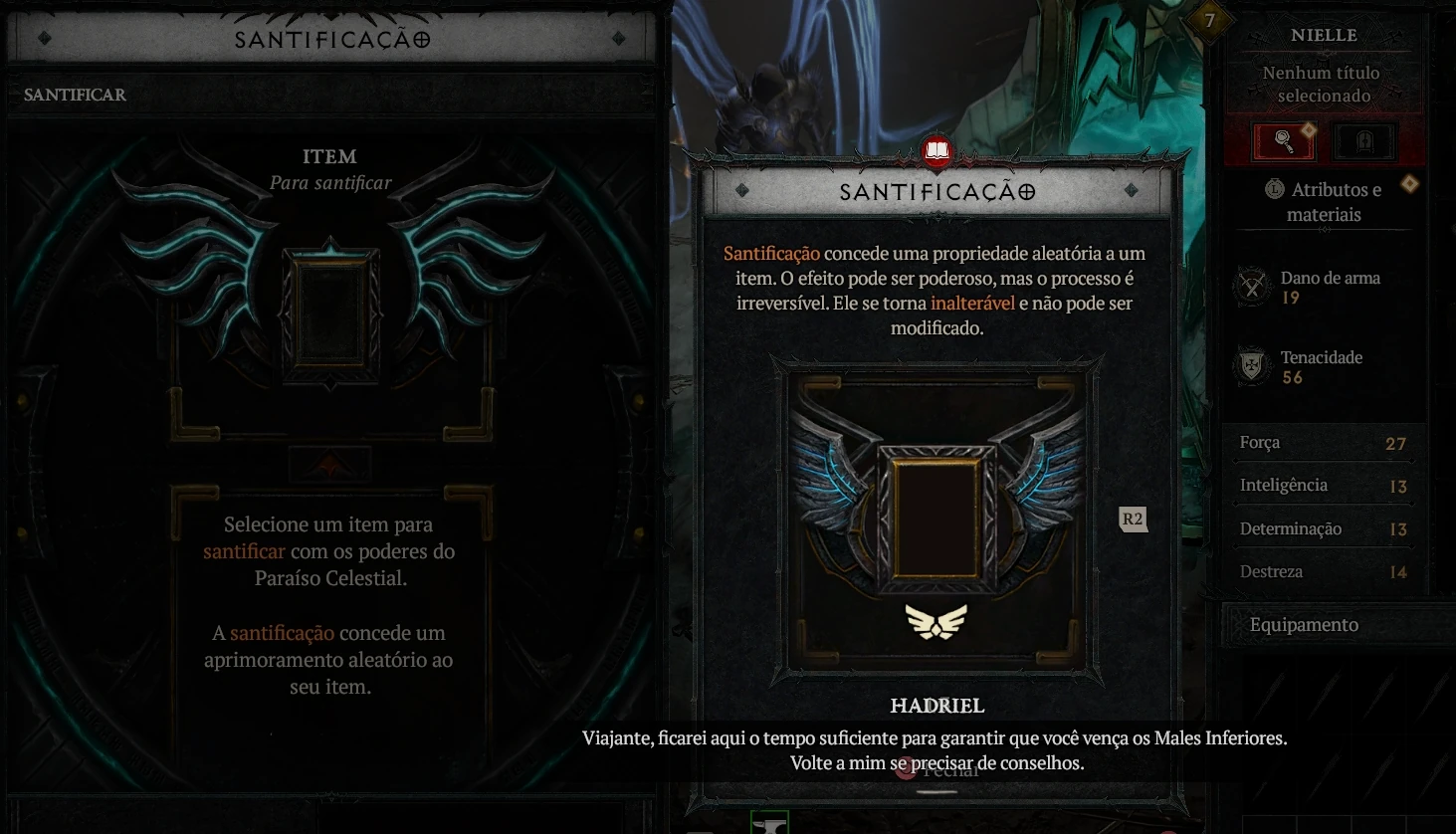
Task: Click the central item frame with R2 prompt
Action: [x=936, y=518]
